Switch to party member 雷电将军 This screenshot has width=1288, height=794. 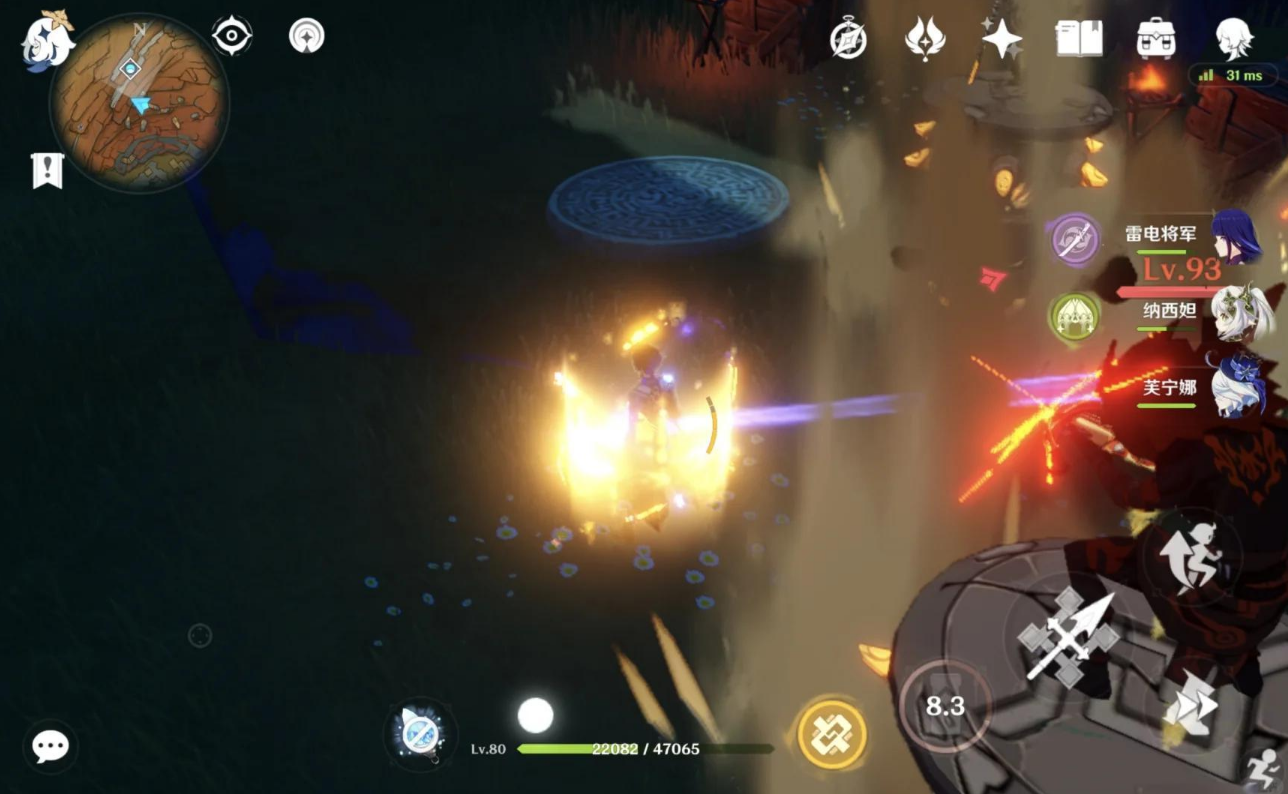pyautogui.click(x=1236, y=237)
